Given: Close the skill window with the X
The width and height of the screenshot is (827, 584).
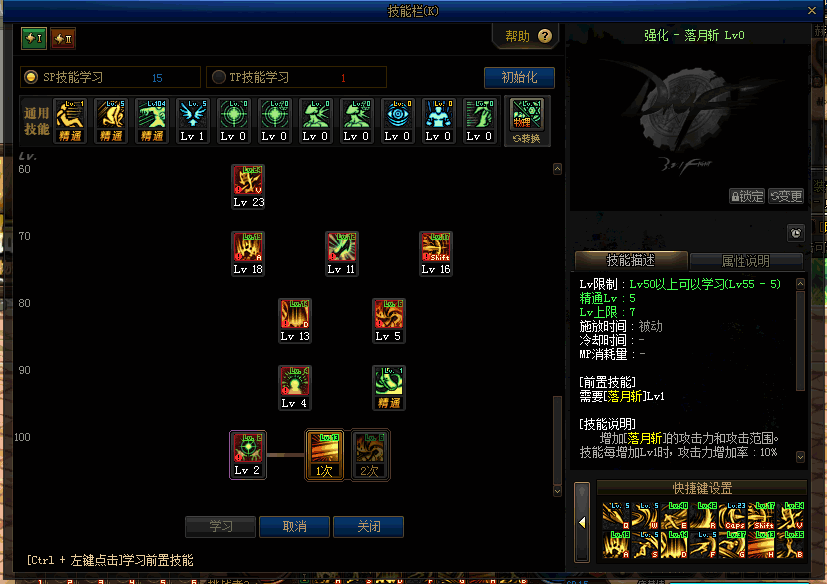Looking at the screenshot, I should click(814, 11).
